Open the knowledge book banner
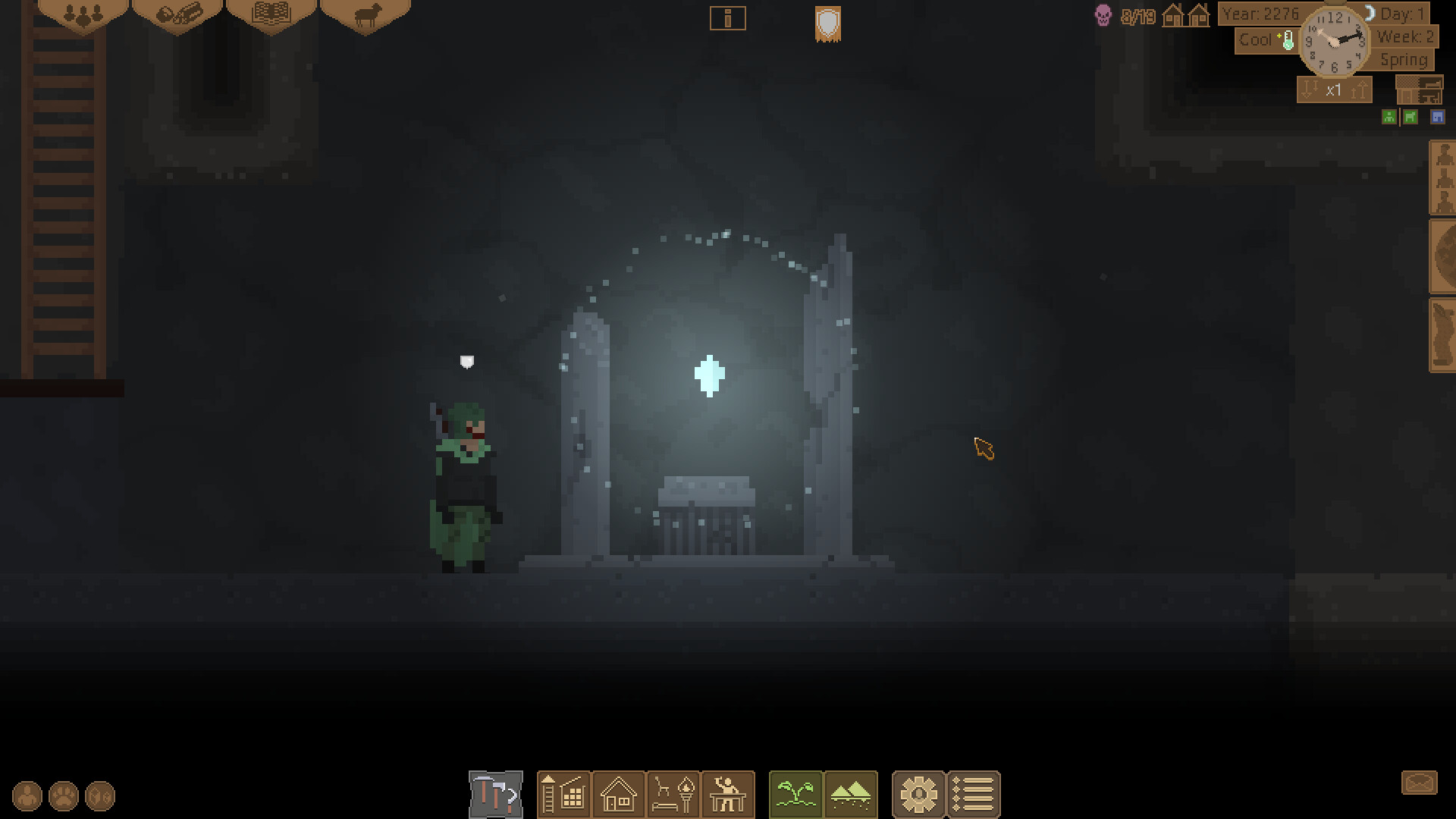Screen dimensions: 1456x819 pos(273,14)
